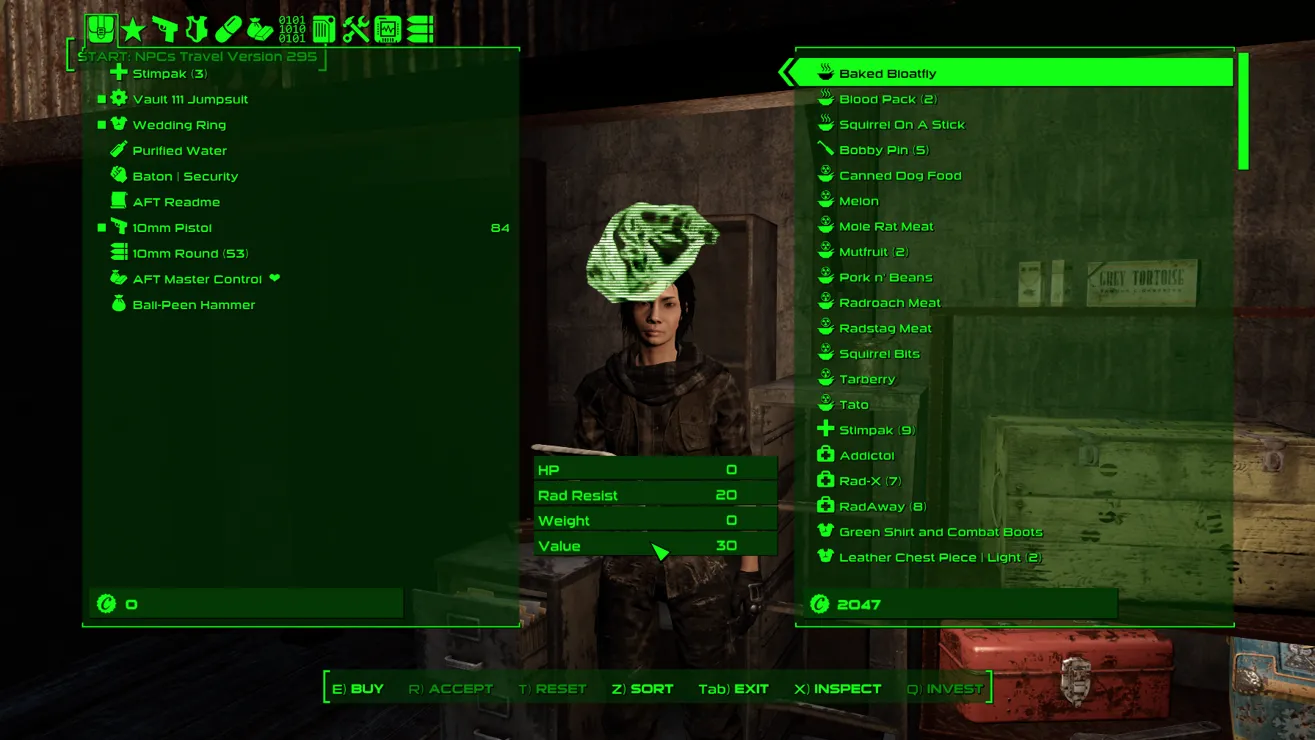Click the SORT button
1315x740 pixels.
tap(642, 689)
